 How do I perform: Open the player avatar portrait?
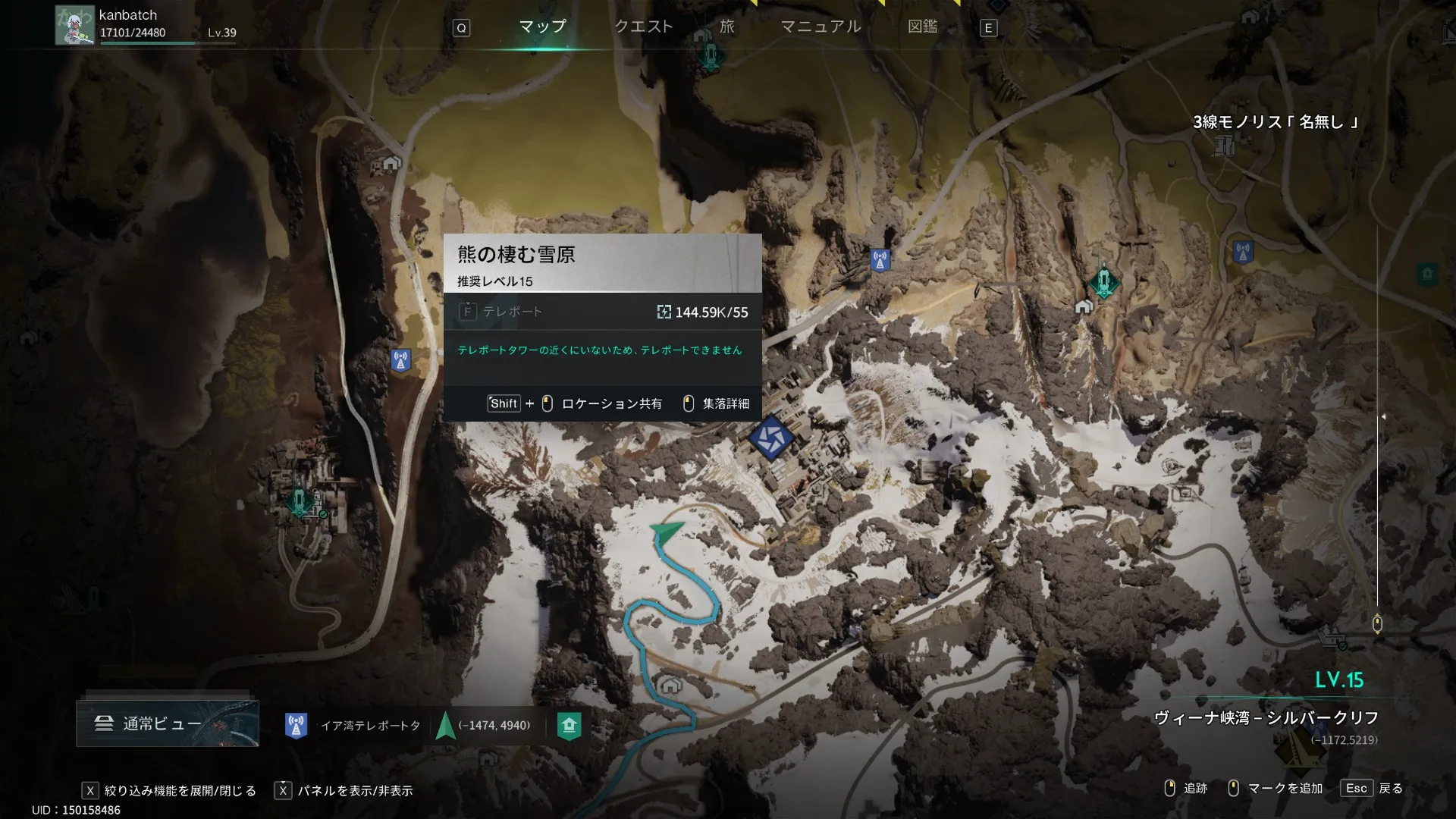click(74, 25)
